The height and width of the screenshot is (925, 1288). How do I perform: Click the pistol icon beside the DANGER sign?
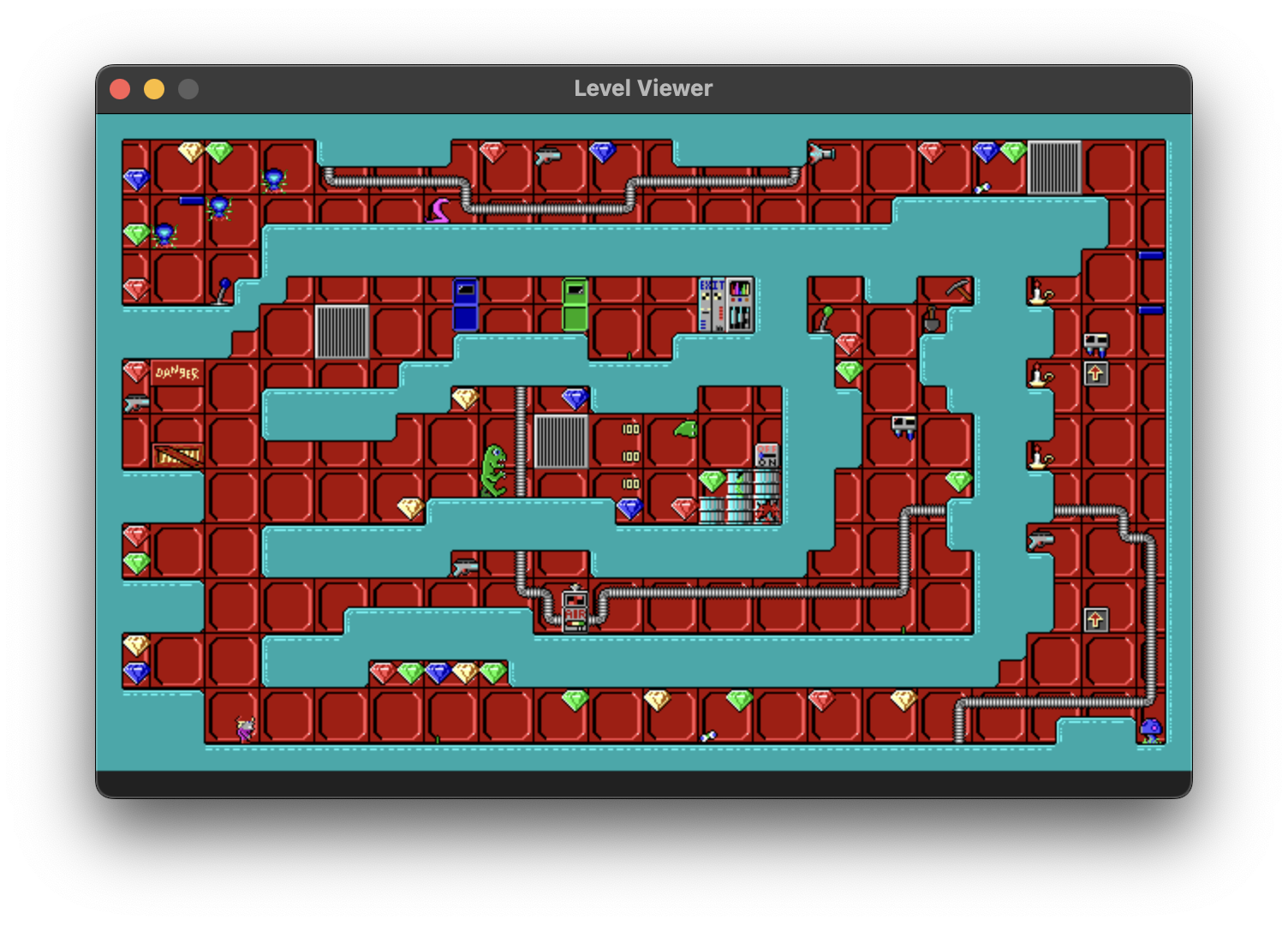point(138,403)
